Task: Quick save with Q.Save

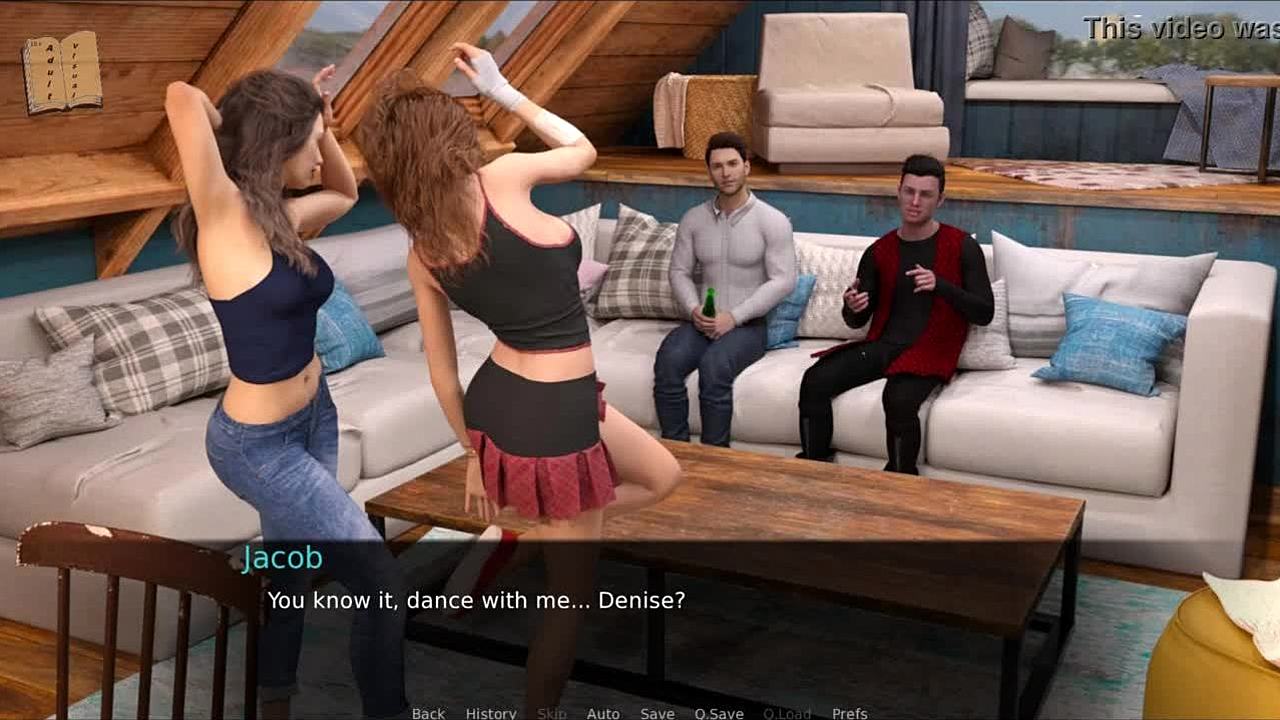Action: pos(719,713)
